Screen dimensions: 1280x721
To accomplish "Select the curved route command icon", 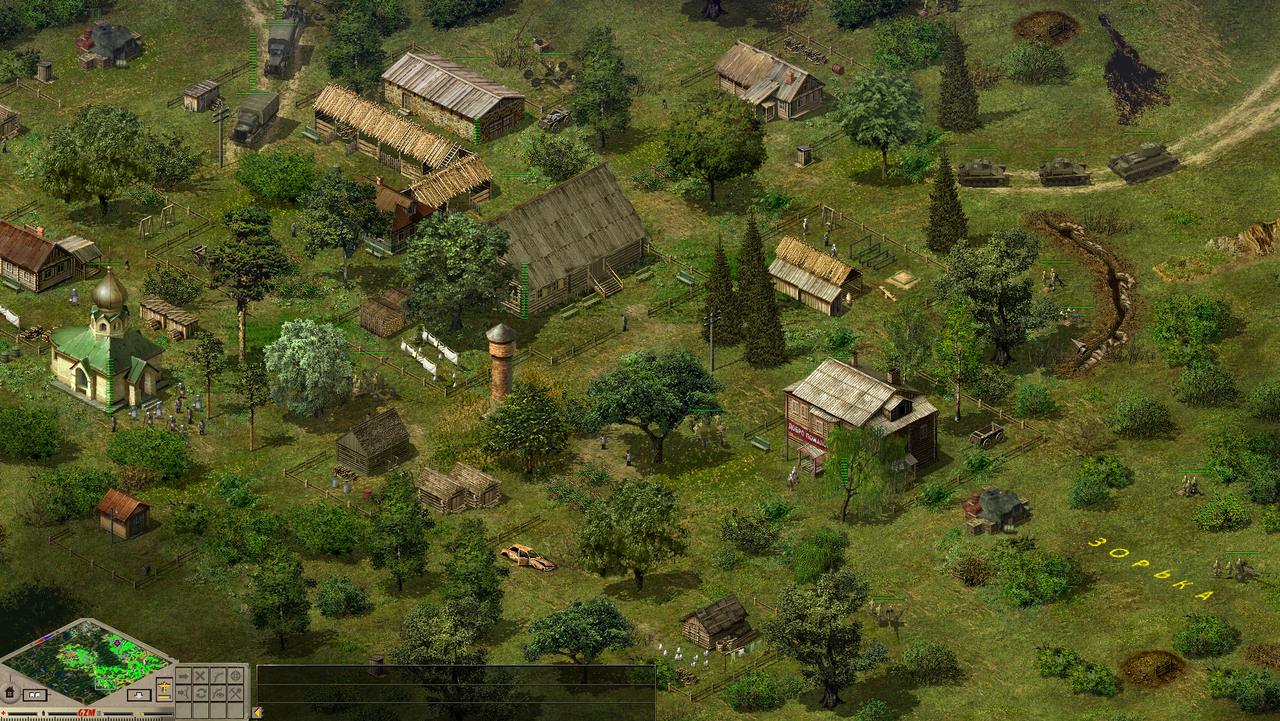I will 218,676.
